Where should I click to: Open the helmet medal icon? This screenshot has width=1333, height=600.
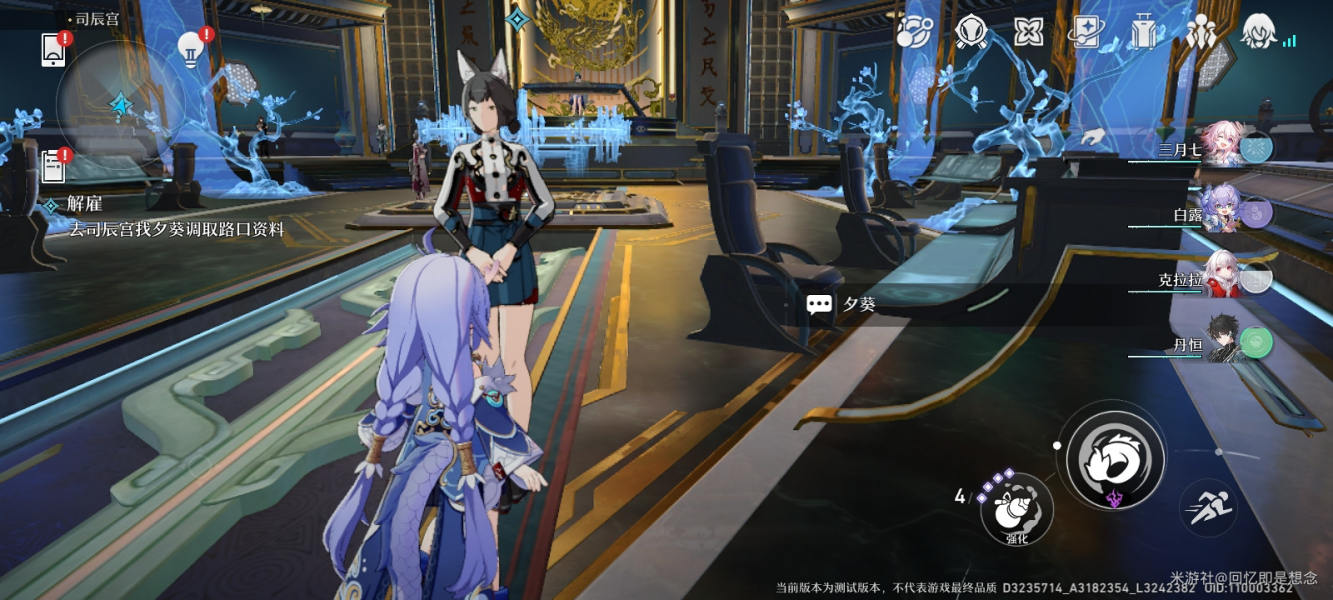pos(971,32)
